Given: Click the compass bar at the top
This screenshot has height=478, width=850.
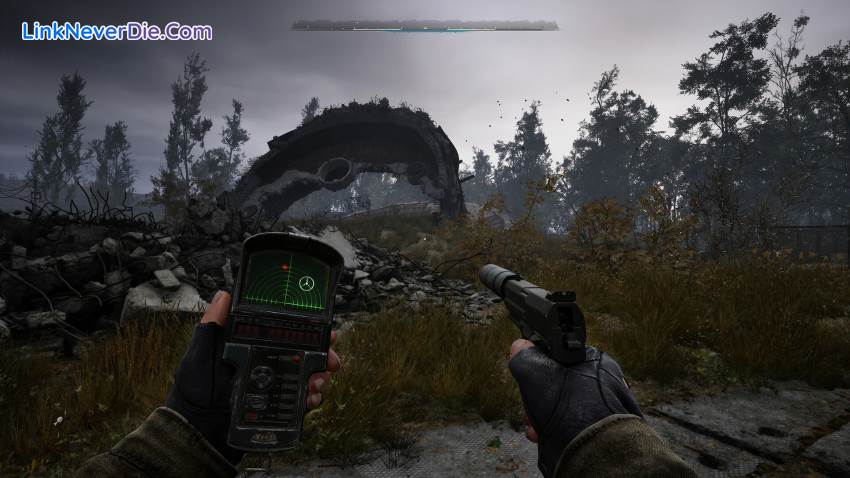Looking at the screenshot, I should pyautogui.click(x=425, y=26).
